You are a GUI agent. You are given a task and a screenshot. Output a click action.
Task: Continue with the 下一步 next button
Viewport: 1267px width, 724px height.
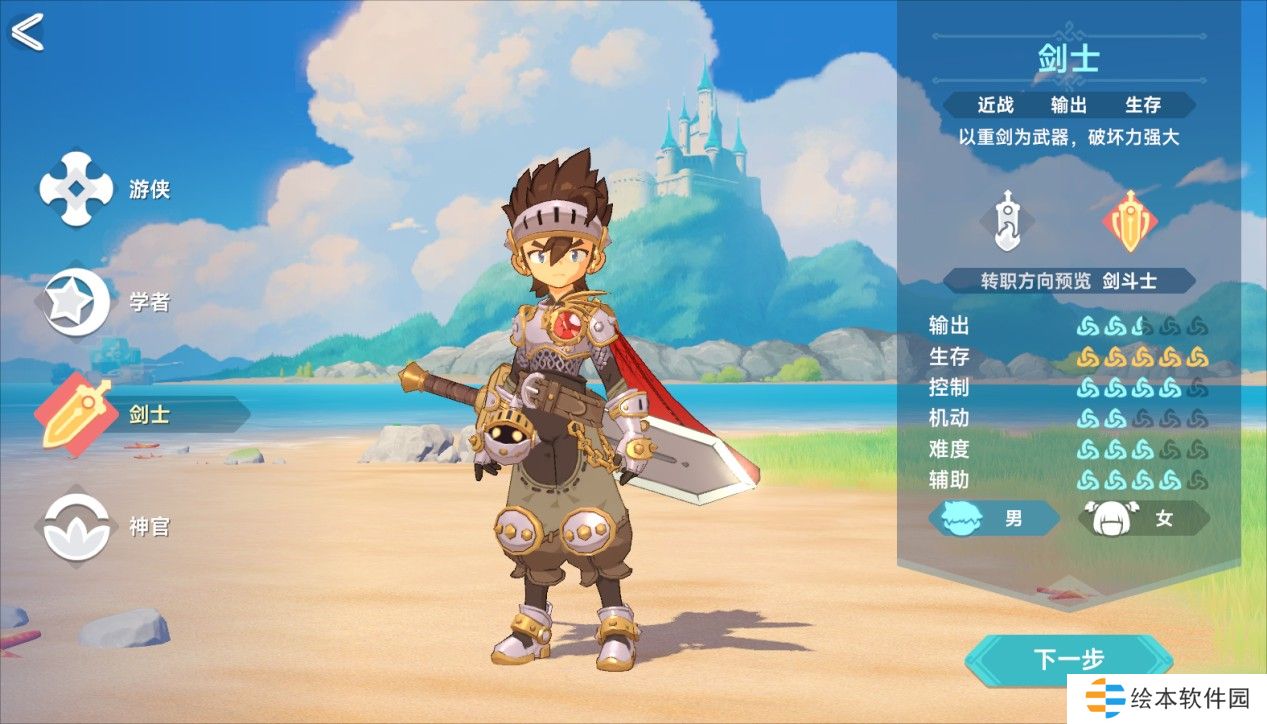[1068, 659]
